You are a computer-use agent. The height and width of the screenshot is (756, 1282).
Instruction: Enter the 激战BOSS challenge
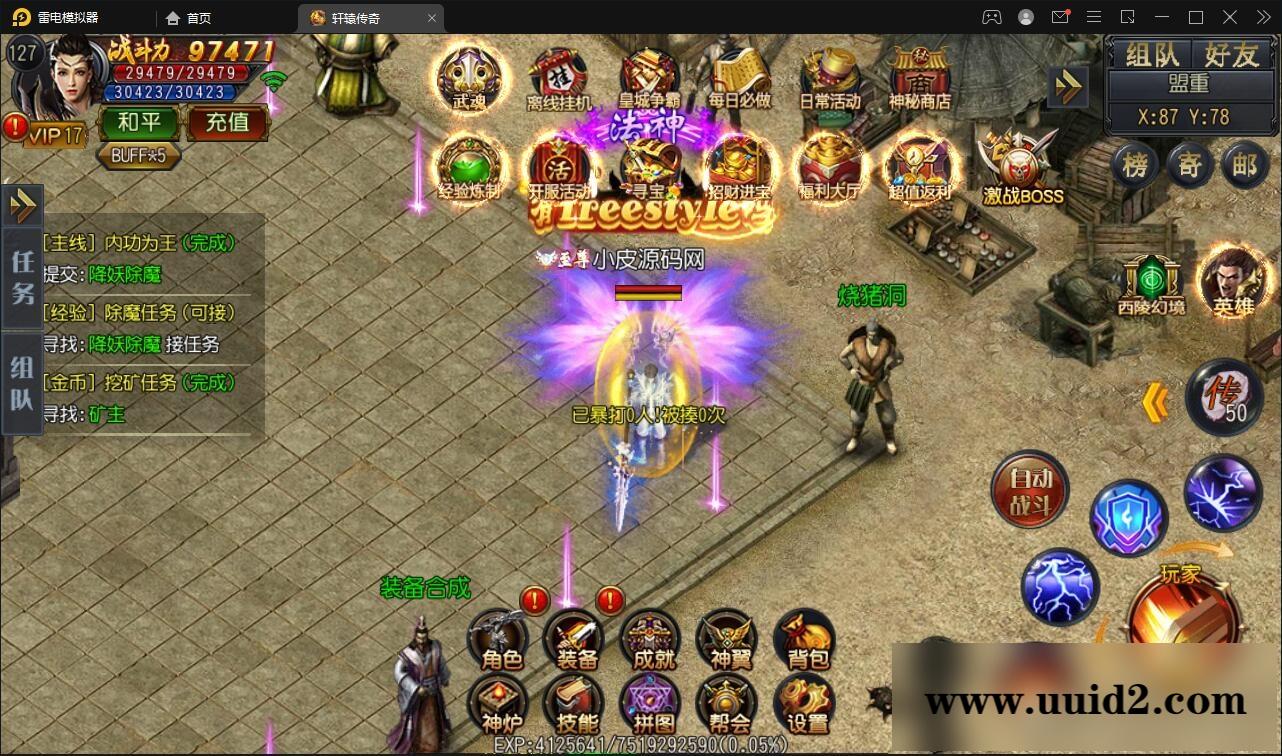(x=1022, y=168)
